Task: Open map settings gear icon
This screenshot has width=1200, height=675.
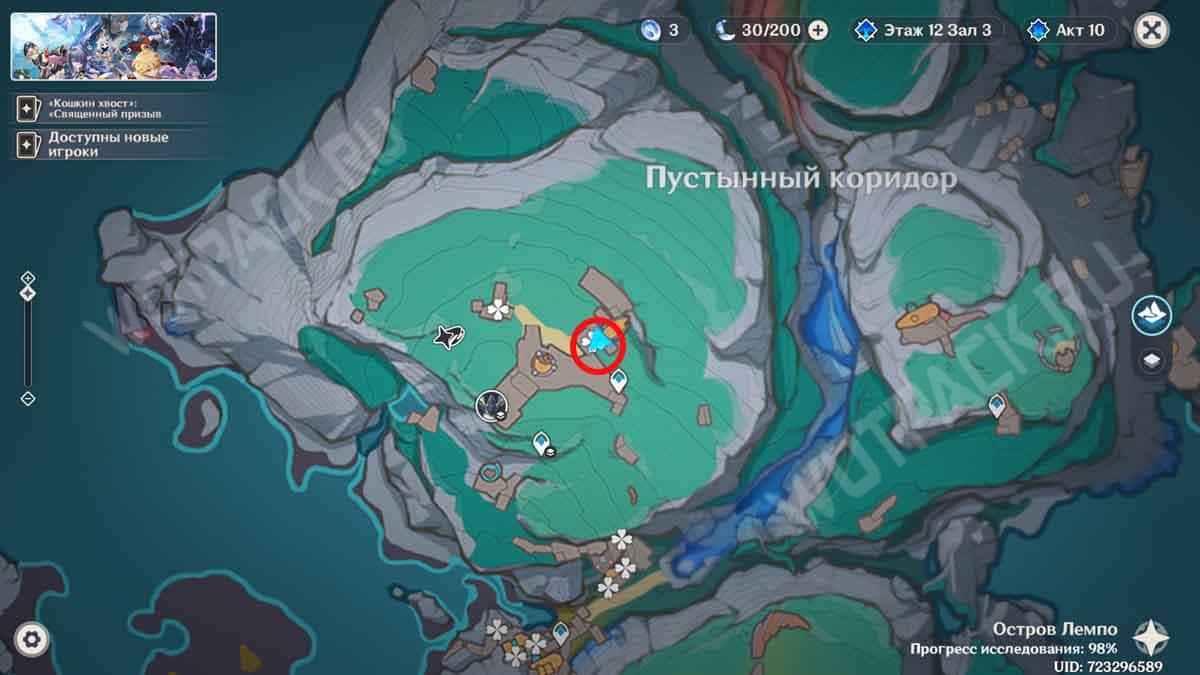Action: click(x=33, y=639)
